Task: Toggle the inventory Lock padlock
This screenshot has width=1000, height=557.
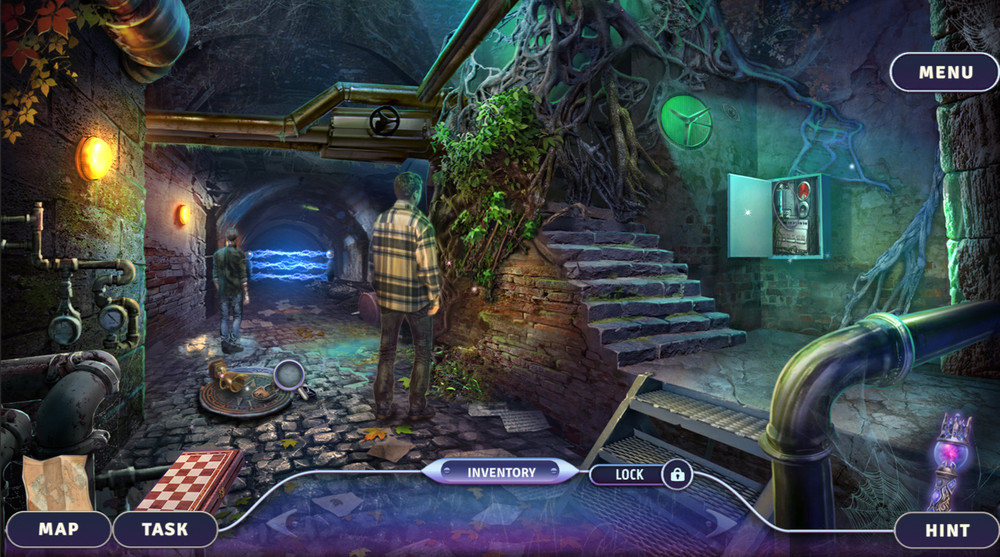Action: pos(677,474)
